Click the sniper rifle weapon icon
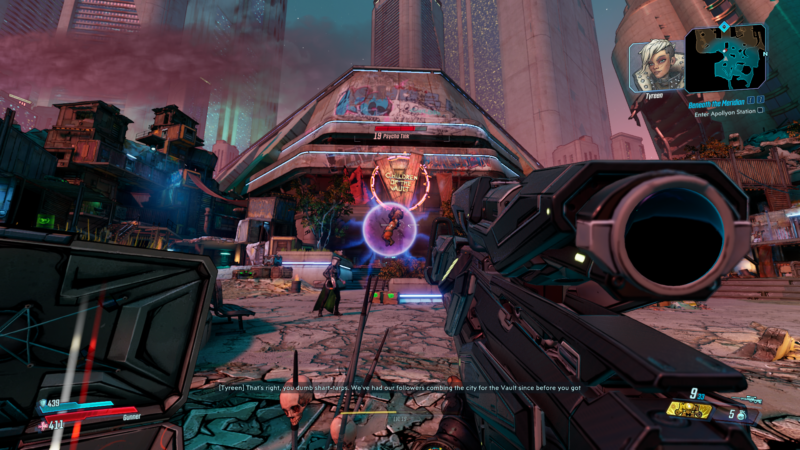Viewport: 800px width, 450px height. coord(752,397)
